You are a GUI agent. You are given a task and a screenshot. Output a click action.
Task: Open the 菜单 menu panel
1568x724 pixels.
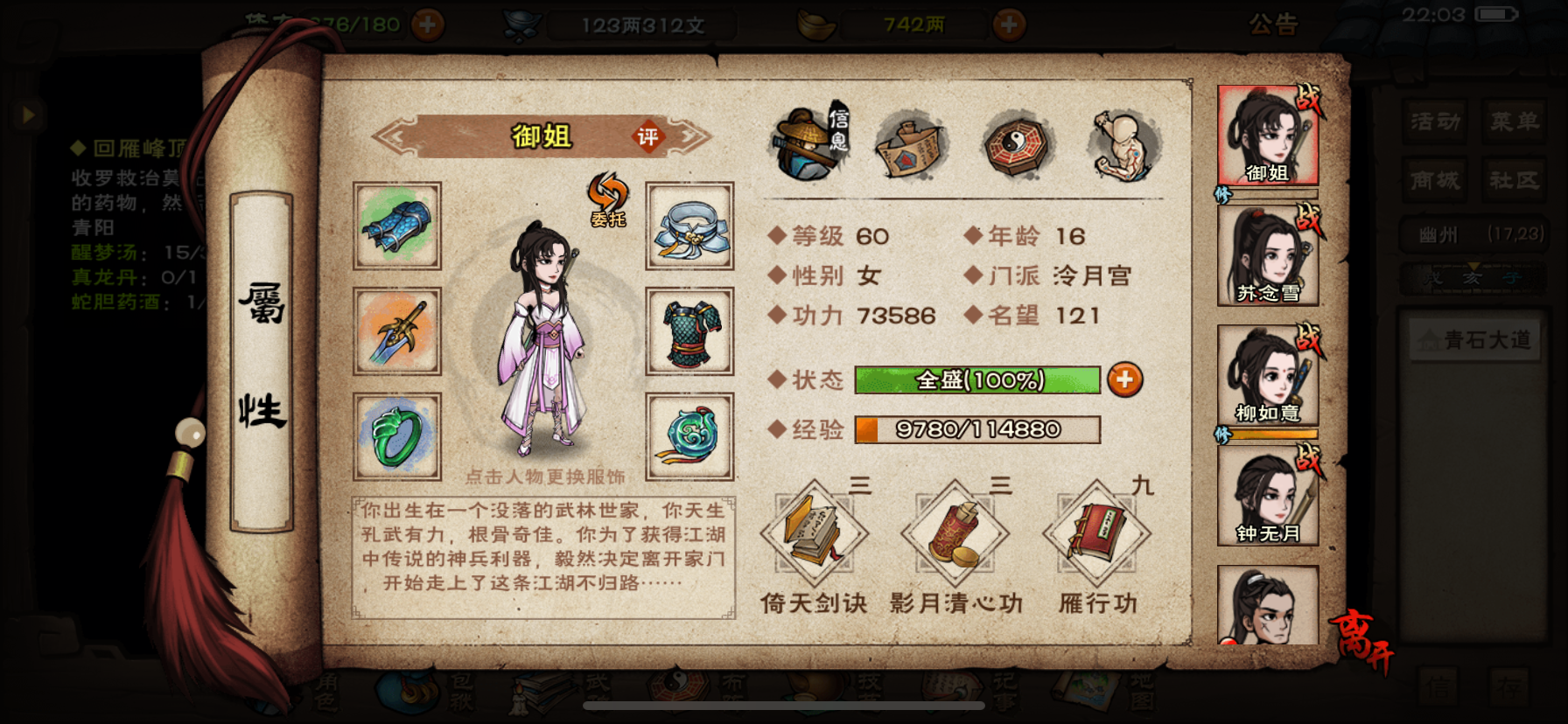[x=1515, y=122]
